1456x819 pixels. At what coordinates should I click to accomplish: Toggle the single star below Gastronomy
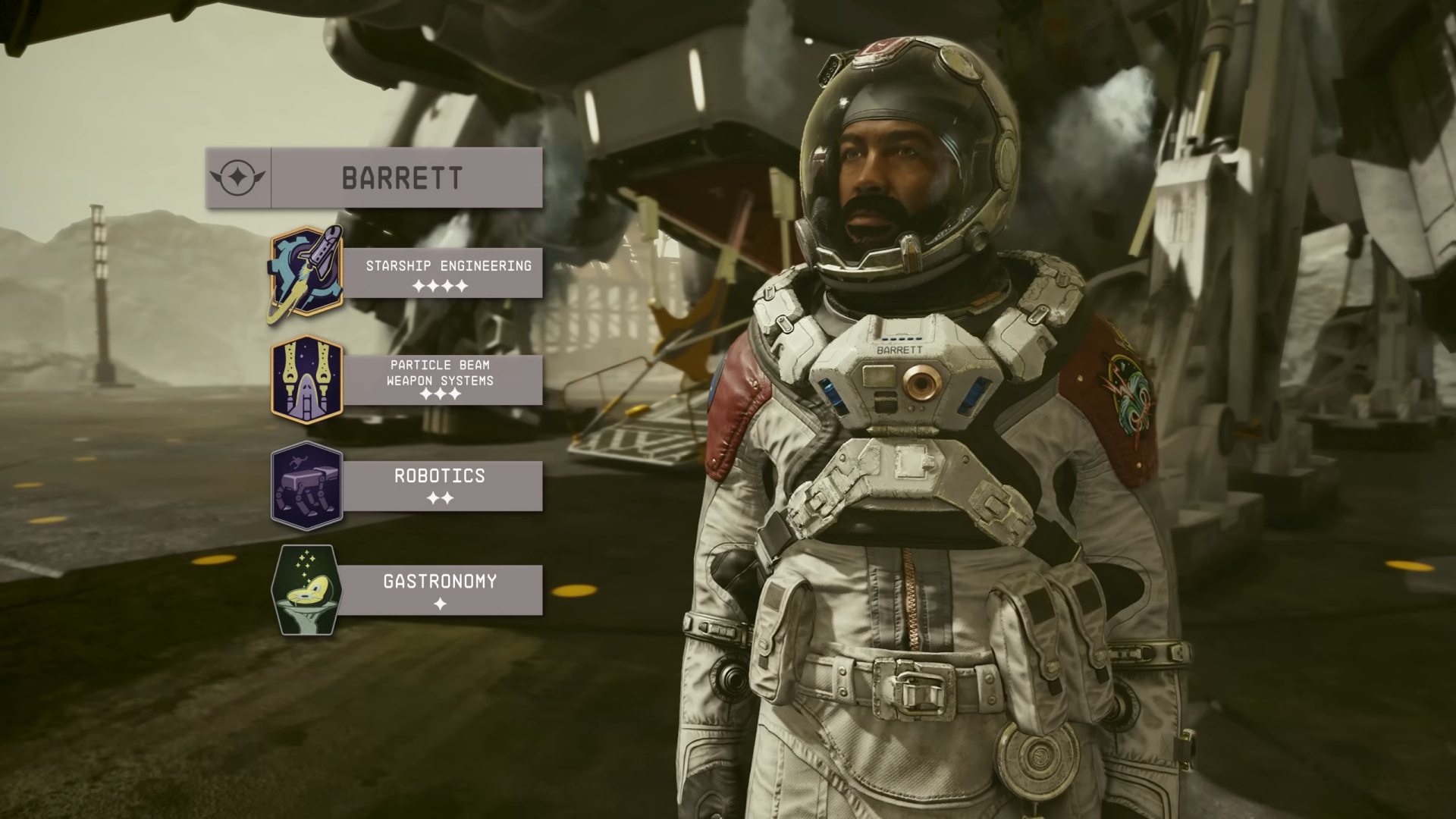point(441,603)
